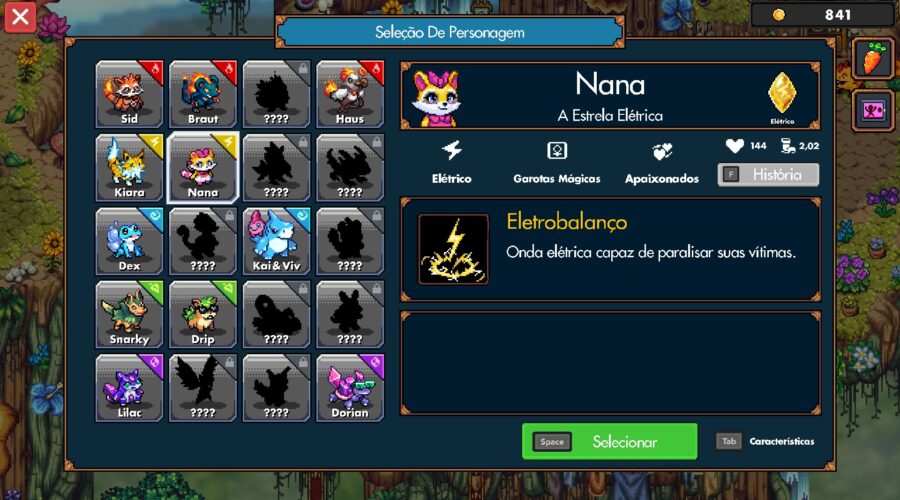
Task: Select the character Sid
Action: (x=129, y=94)
